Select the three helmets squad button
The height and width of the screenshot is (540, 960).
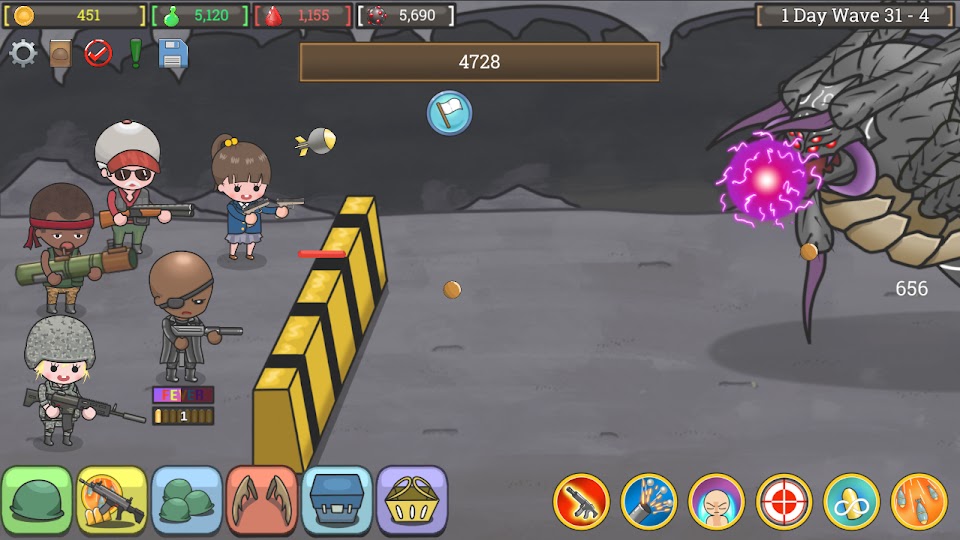(x=187, y=499)
